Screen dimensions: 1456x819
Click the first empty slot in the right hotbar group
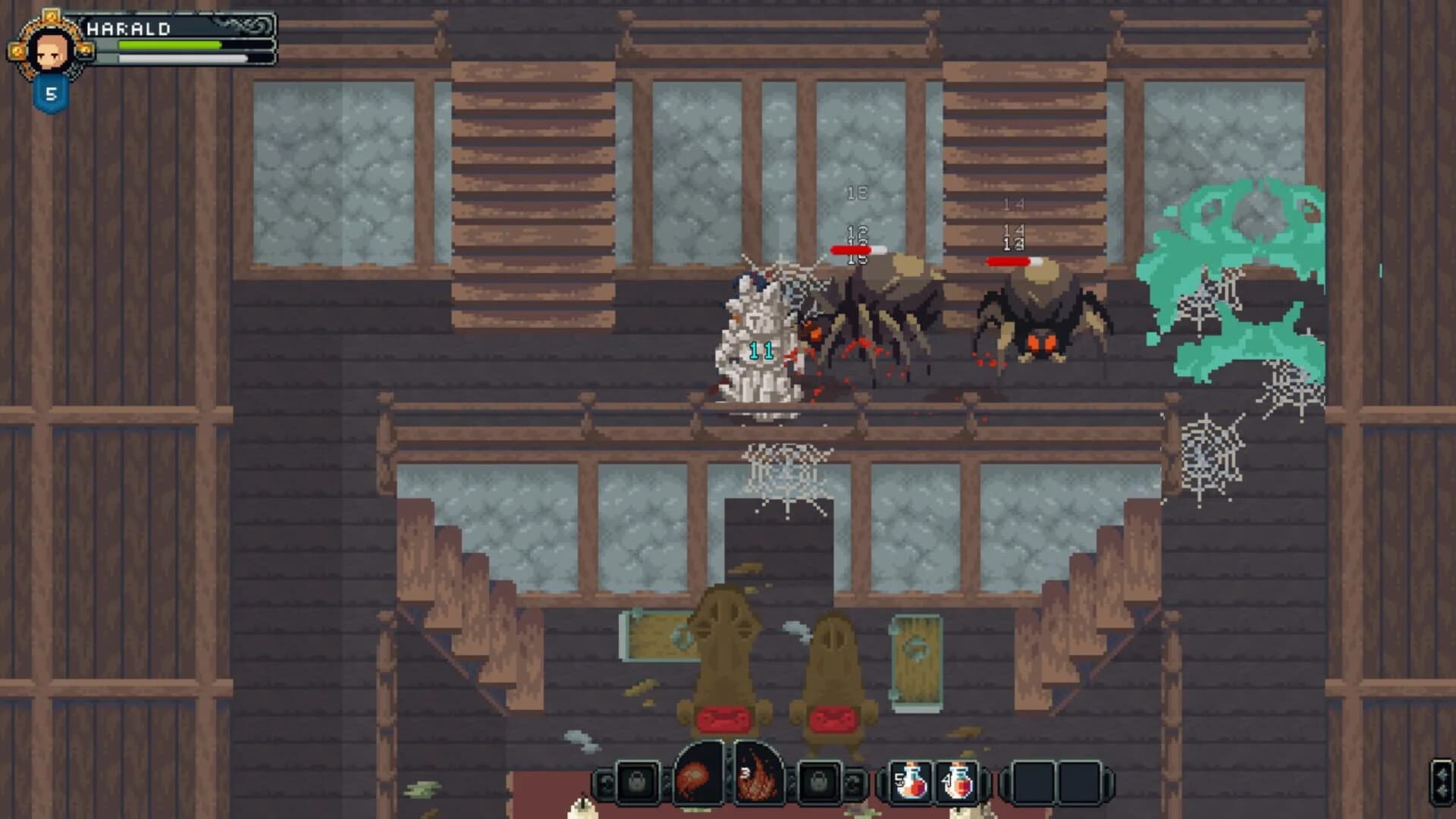click(1034, 781)
